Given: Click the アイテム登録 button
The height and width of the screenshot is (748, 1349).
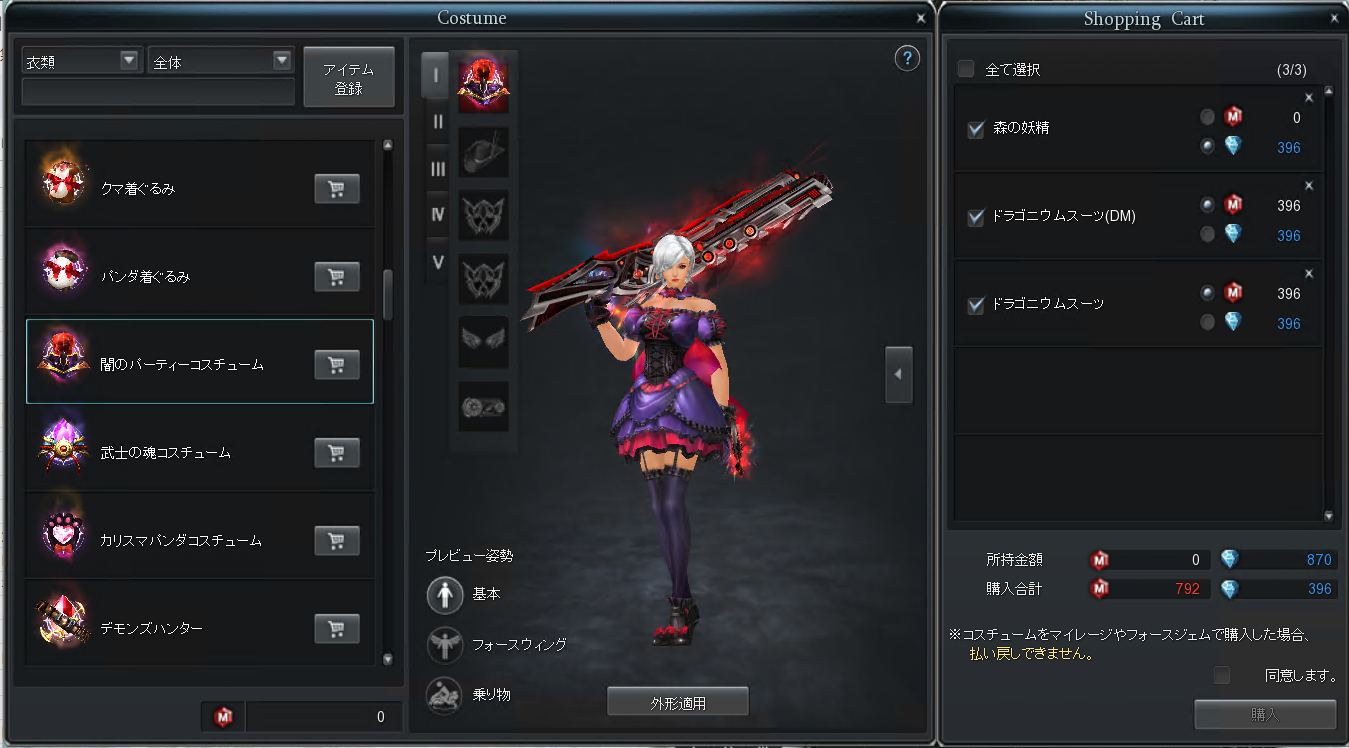Looking at the screenshot, I should coord(348,78).
